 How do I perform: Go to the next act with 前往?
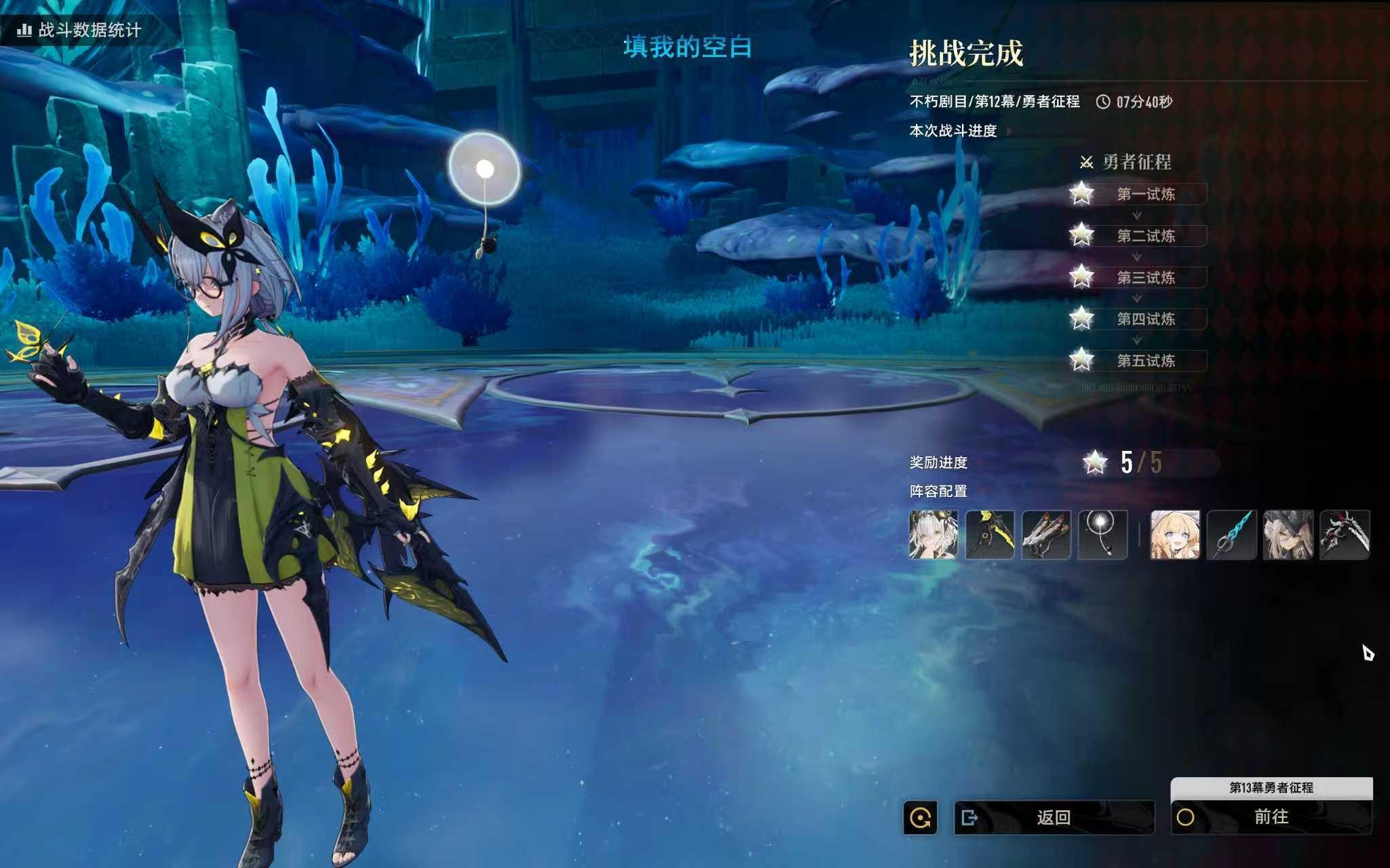click(1271, 816)
